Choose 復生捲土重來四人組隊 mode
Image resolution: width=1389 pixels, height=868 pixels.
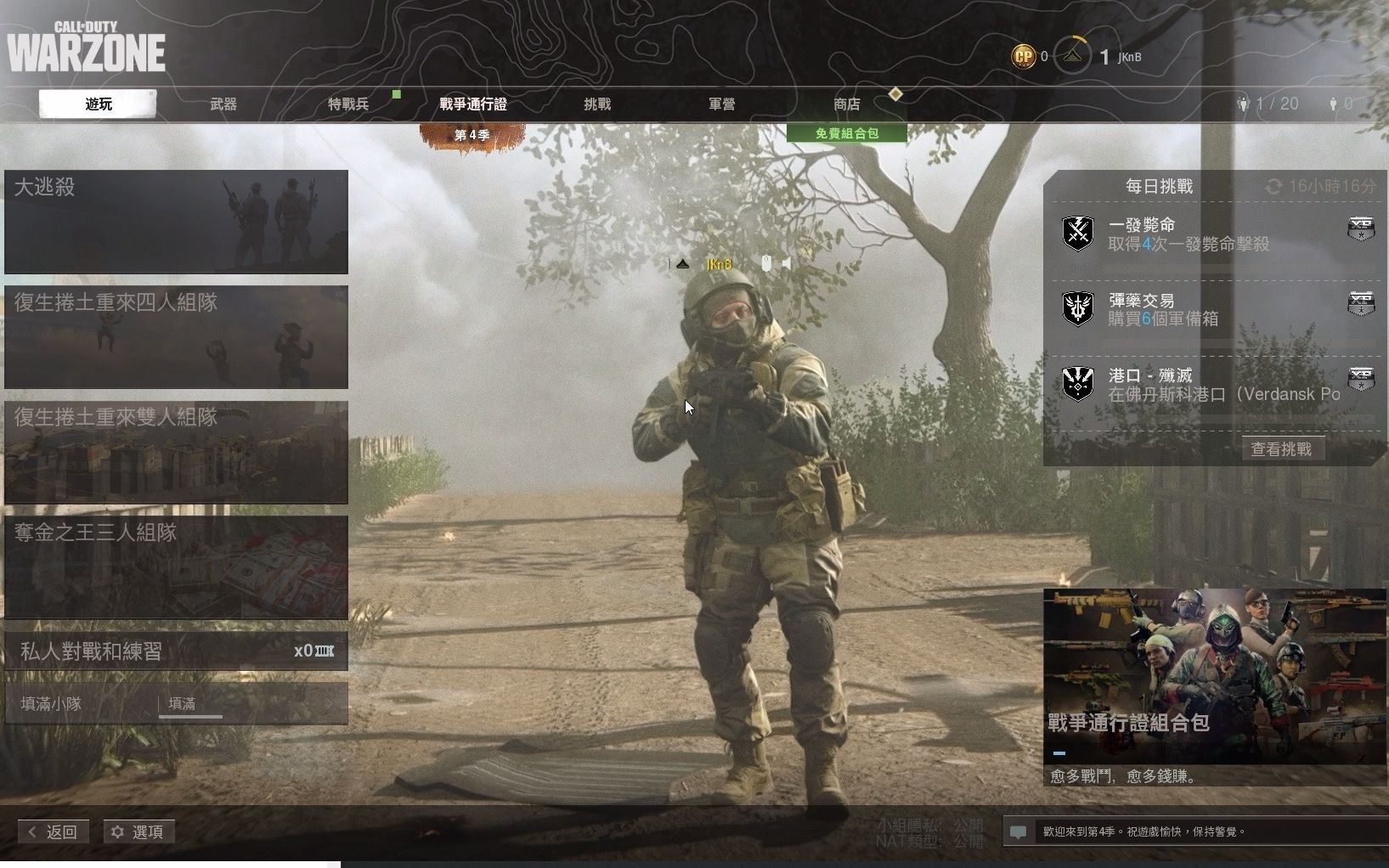tap(176, 337)
